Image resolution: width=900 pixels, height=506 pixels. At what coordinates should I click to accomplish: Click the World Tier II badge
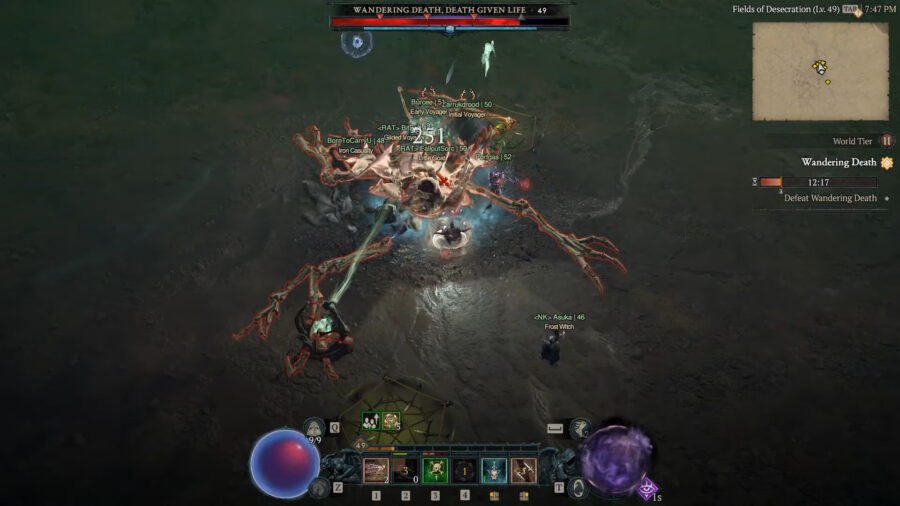click(x=886, y=141)
